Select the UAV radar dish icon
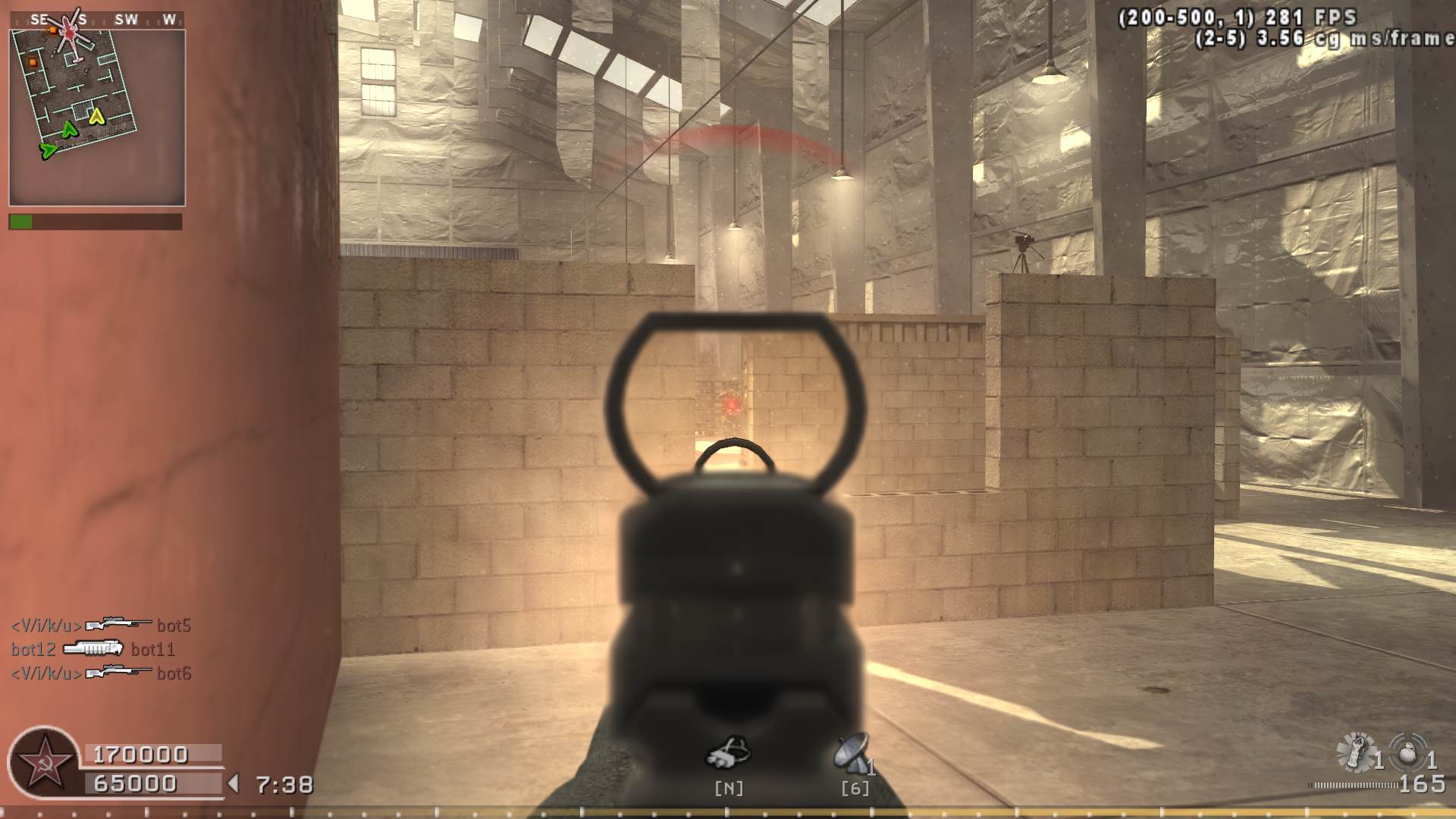The width and height of the screenshot is (1456, 819). coord(852,752)
